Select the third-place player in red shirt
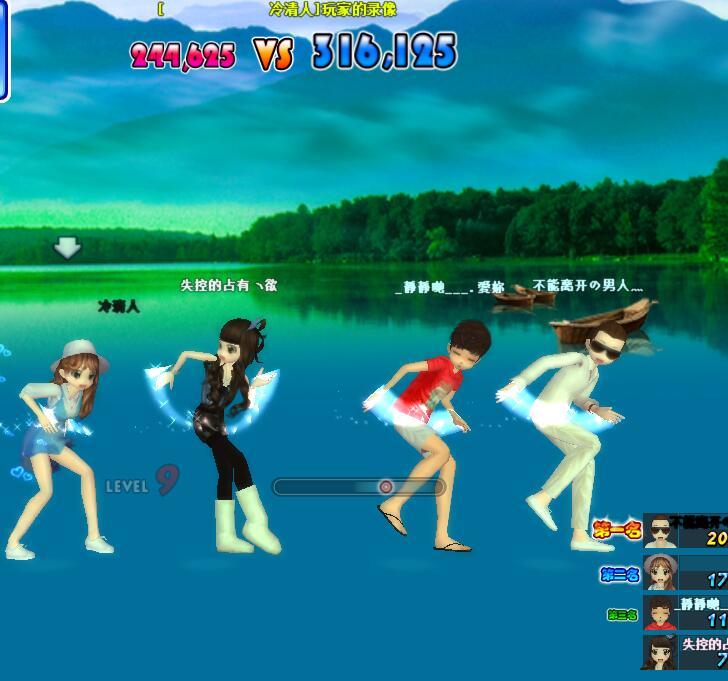 click(660, 612)
